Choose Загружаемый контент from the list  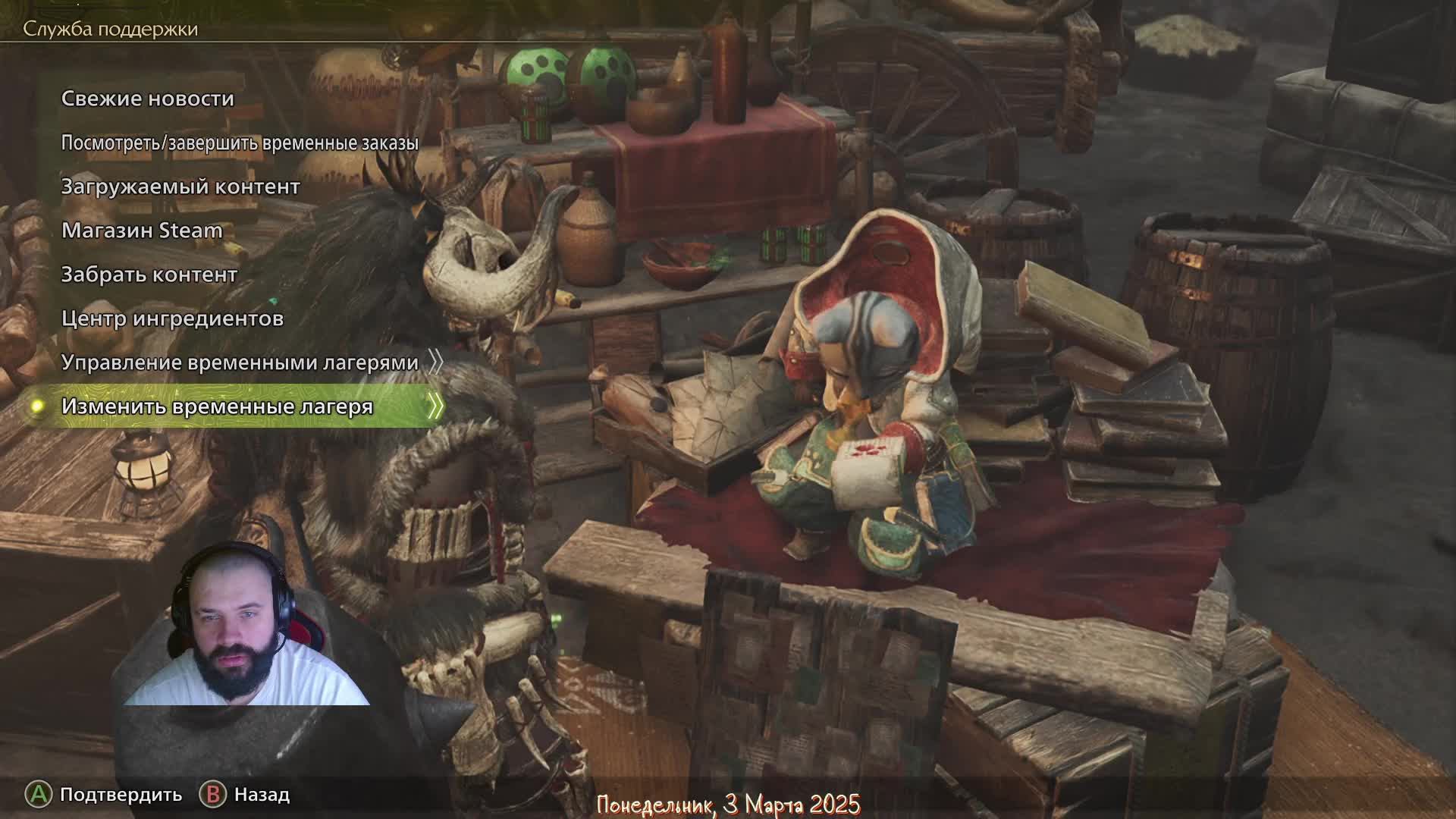(180, 187)
